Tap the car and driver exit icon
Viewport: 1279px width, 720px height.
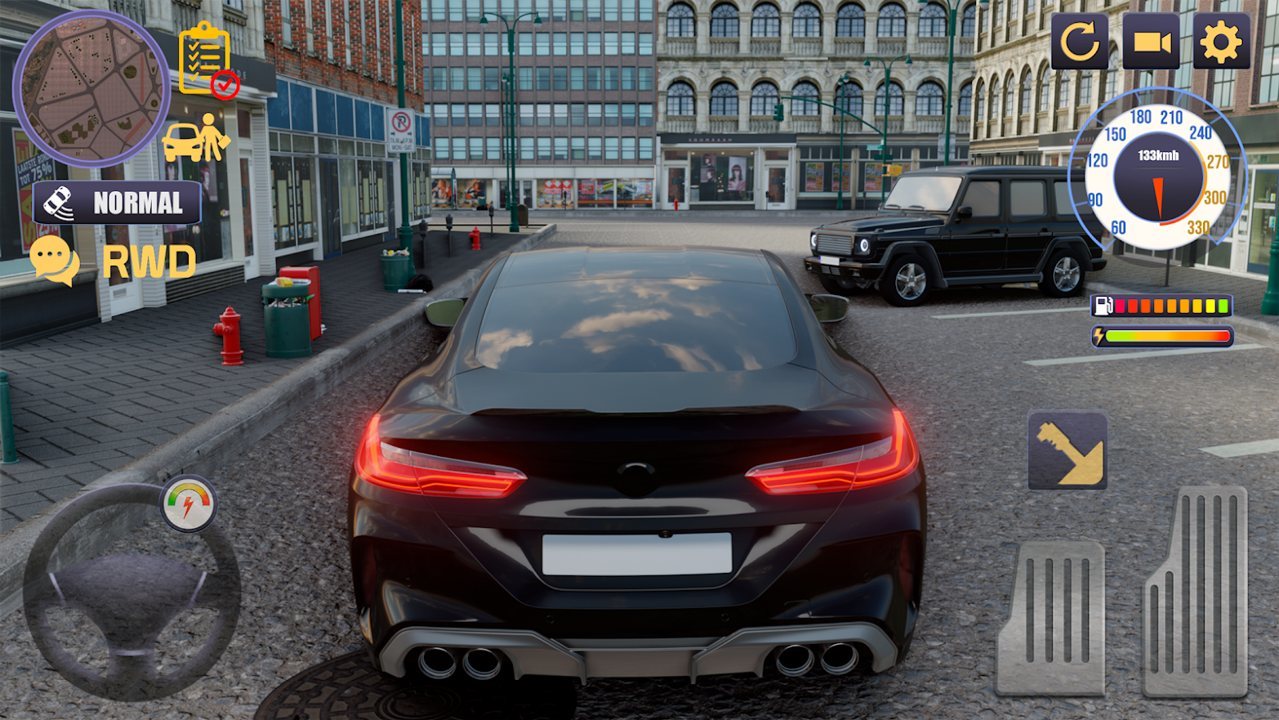[196, 138]
